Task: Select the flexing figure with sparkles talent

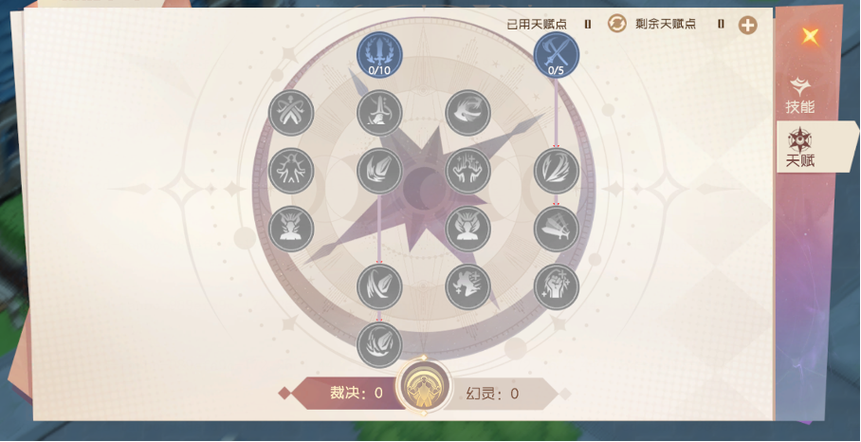Action: coord(292,170)
